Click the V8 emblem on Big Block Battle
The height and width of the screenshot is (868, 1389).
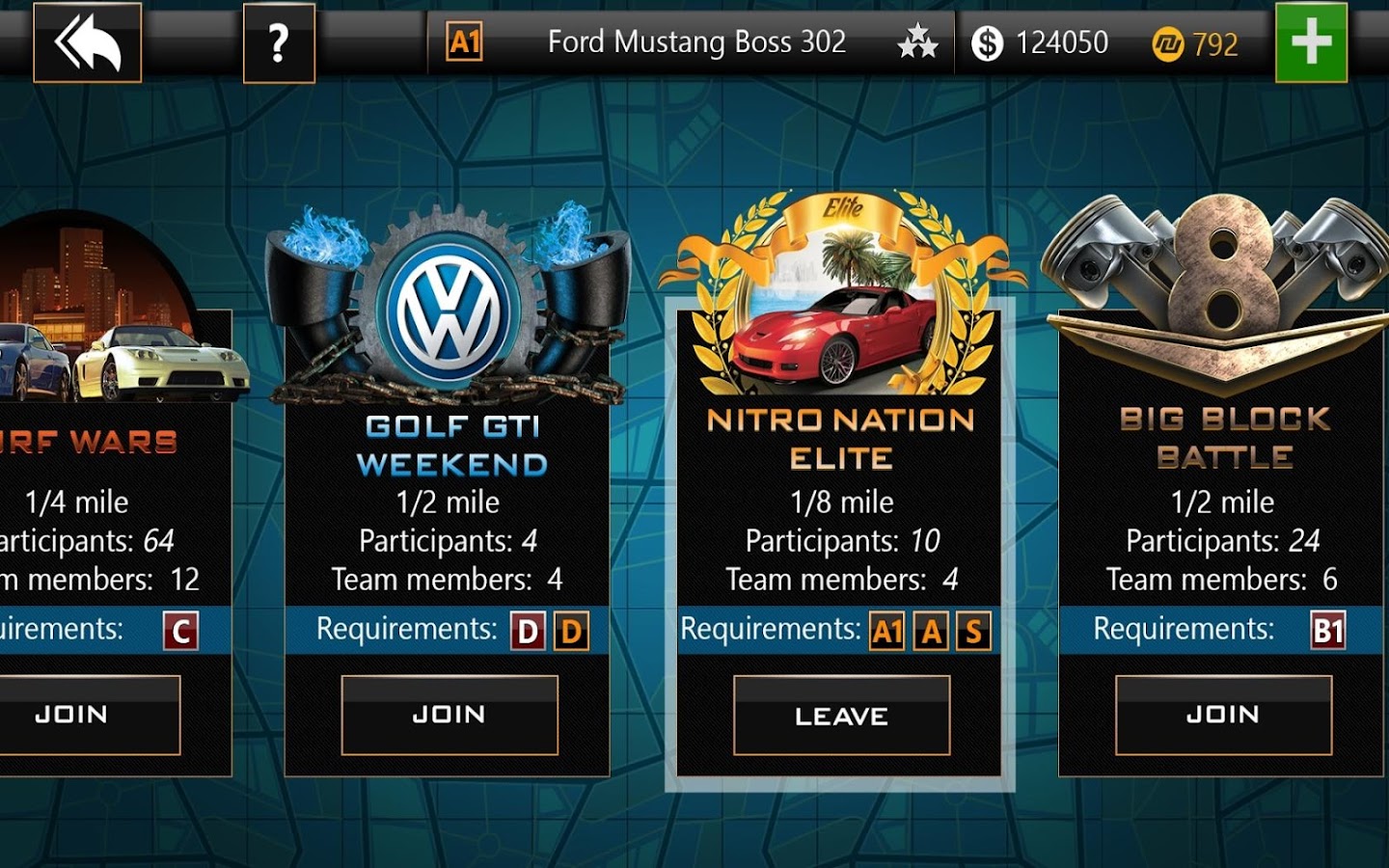click(x=1223, y=280)
